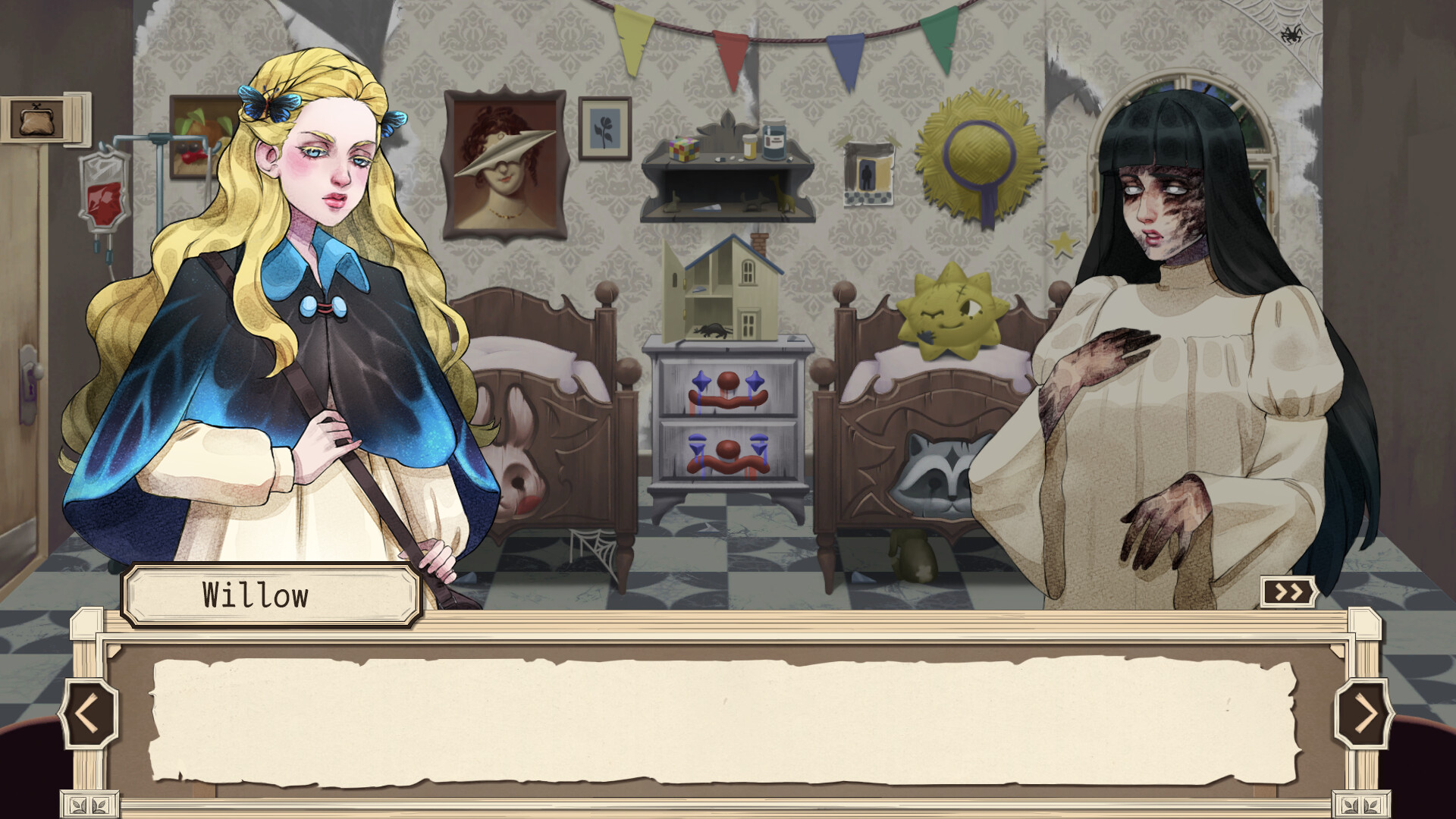Viewport: 1456px width, 819px height.
Task: Click the Rubik's cube on the shelf
Action: coord(683,149)
